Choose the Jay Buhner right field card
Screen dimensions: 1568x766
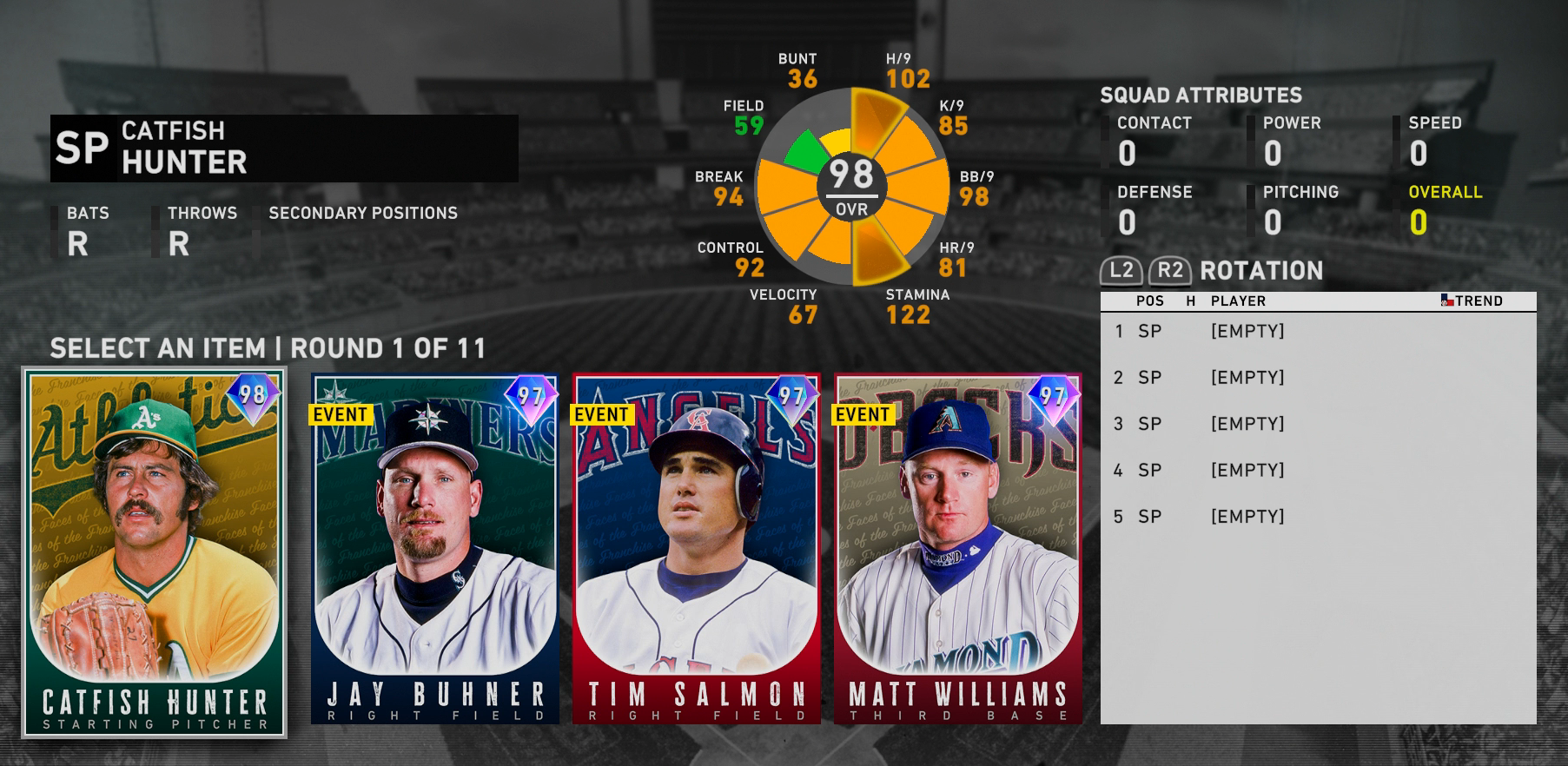[434, 549]
